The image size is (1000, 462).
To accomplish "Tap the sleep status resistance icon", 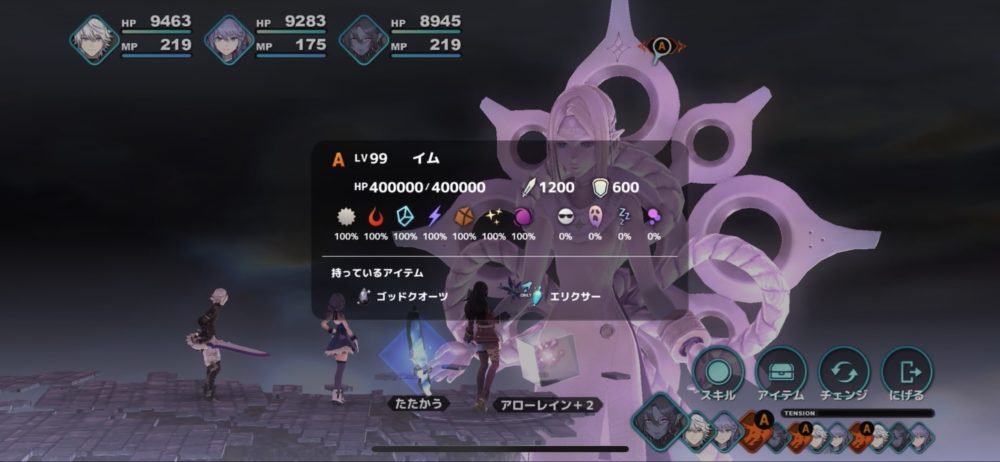I will 624,216.
